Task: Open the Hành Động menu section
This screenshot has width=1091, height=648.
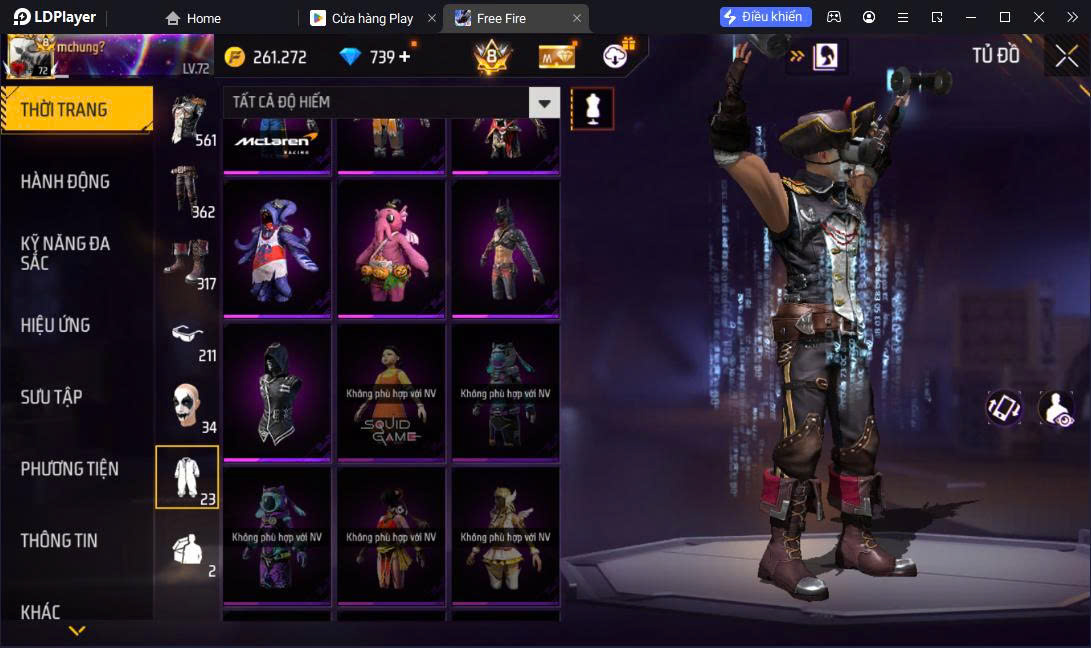Action: [x=65, y=181]
